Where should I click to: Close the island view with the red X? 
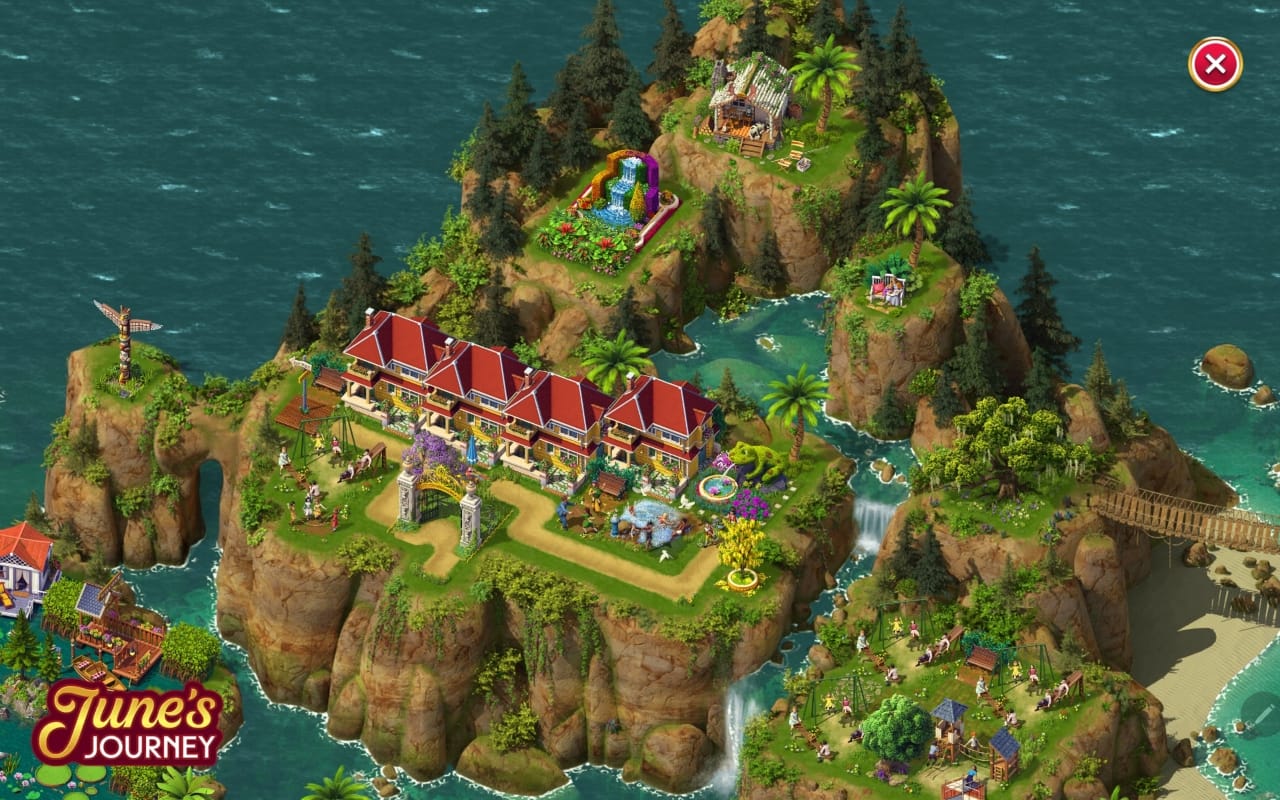(1215, 65)
